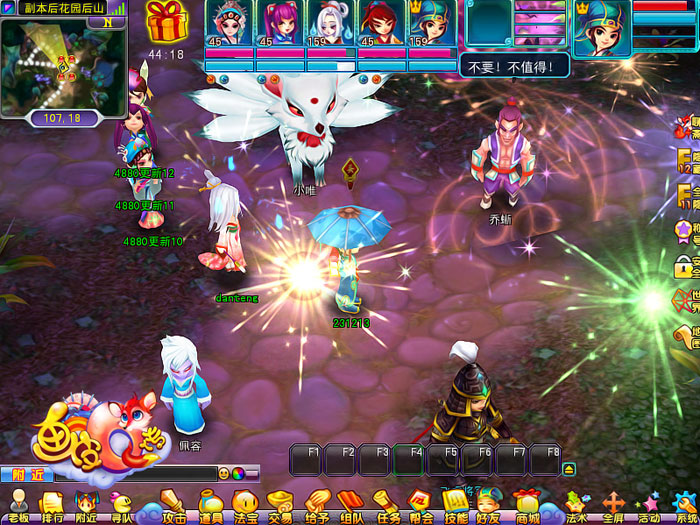Open the 任务 (Quest) log
The height and width of the screenshot is (525, 700).
pos(387,505)
